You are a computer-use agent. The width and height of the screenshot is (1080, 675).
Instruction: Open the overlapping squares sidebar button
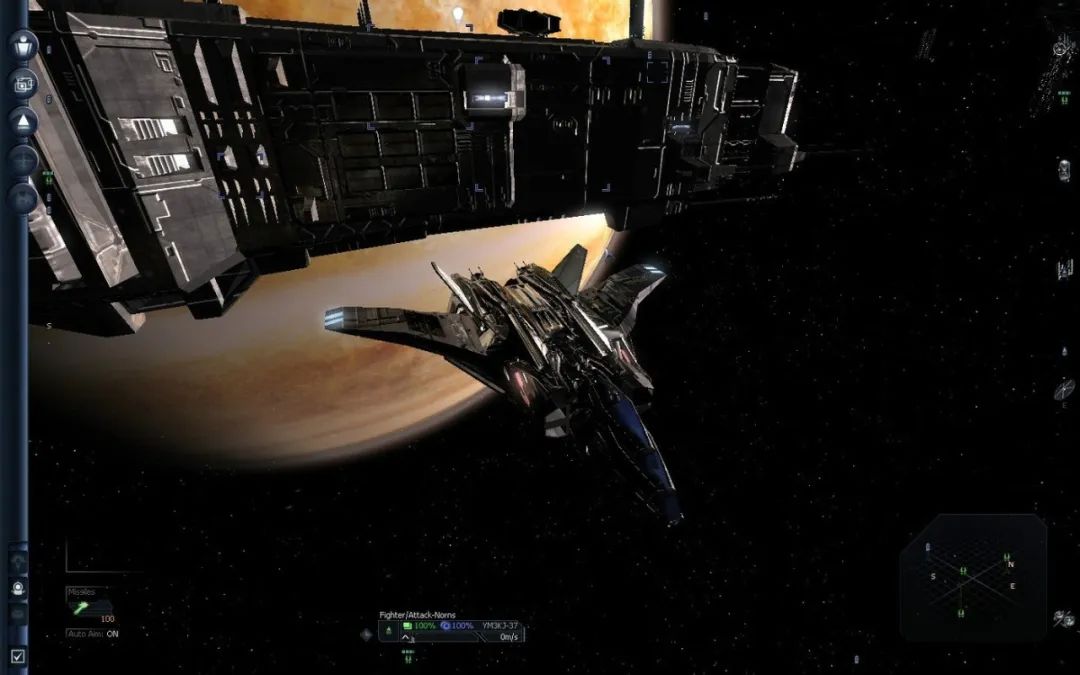tap(23, 83)
